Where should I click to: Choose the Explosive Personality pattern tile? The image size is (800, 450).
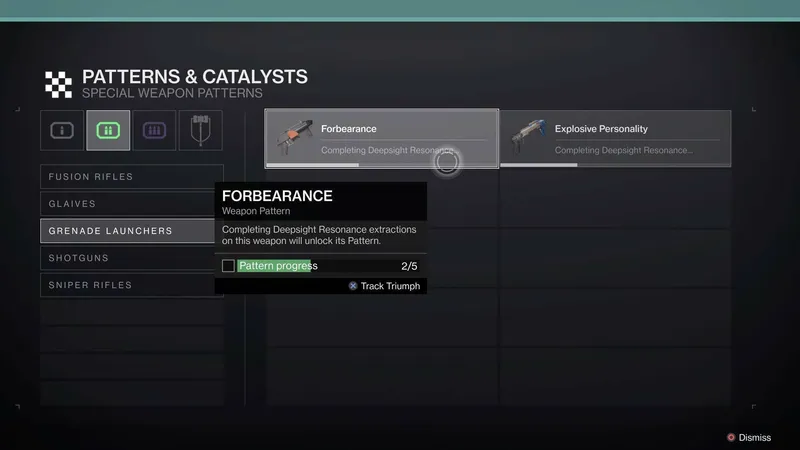[615, 138]
